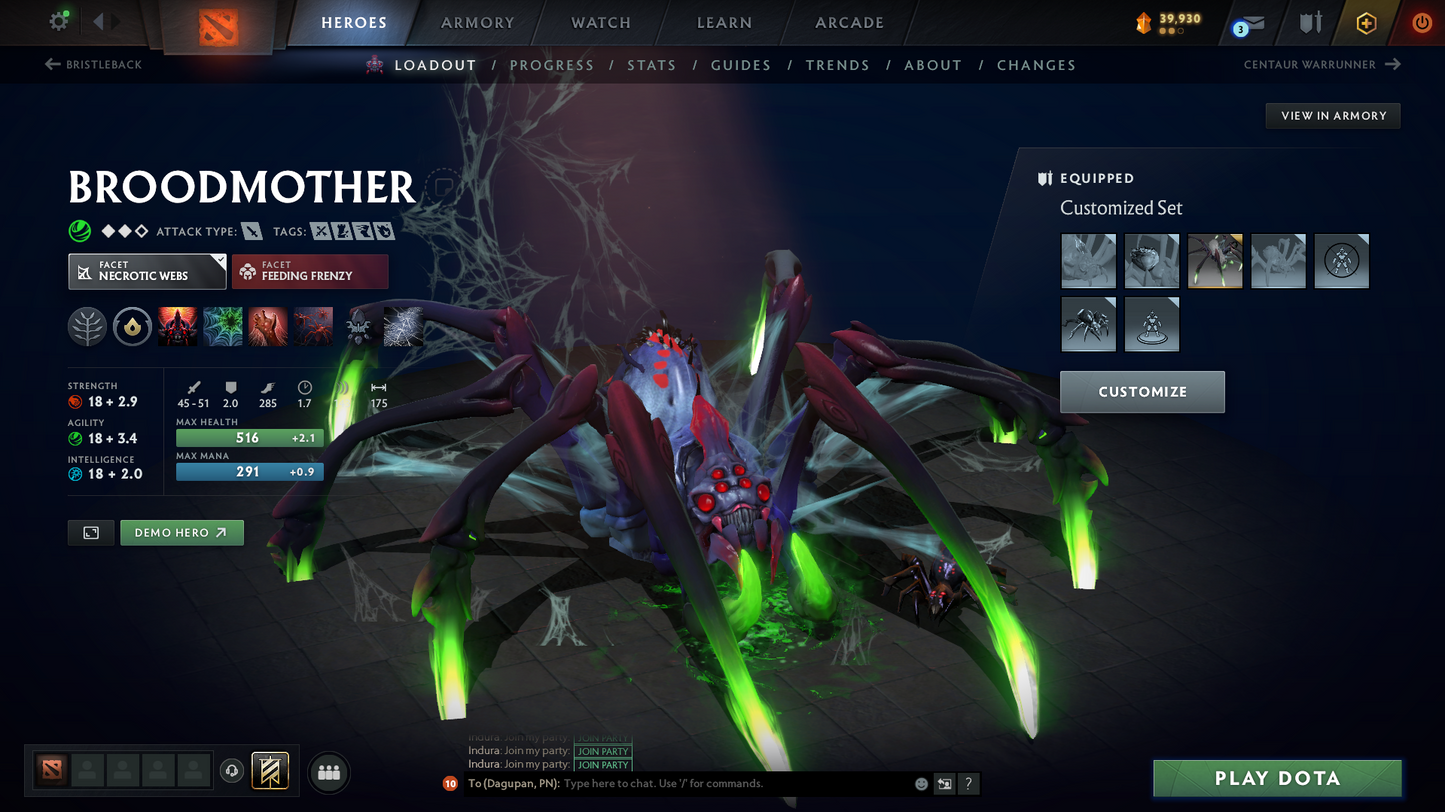1445x812 pixels.
Task: View the Stats section
Action: [652, 65]
